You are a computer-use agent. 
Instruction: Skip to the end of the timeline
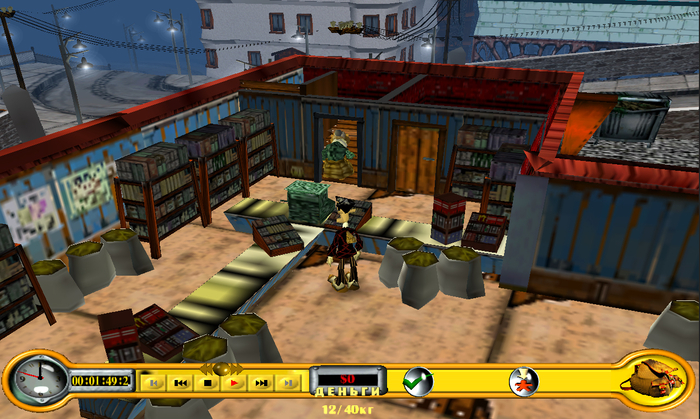coord(288,382)
